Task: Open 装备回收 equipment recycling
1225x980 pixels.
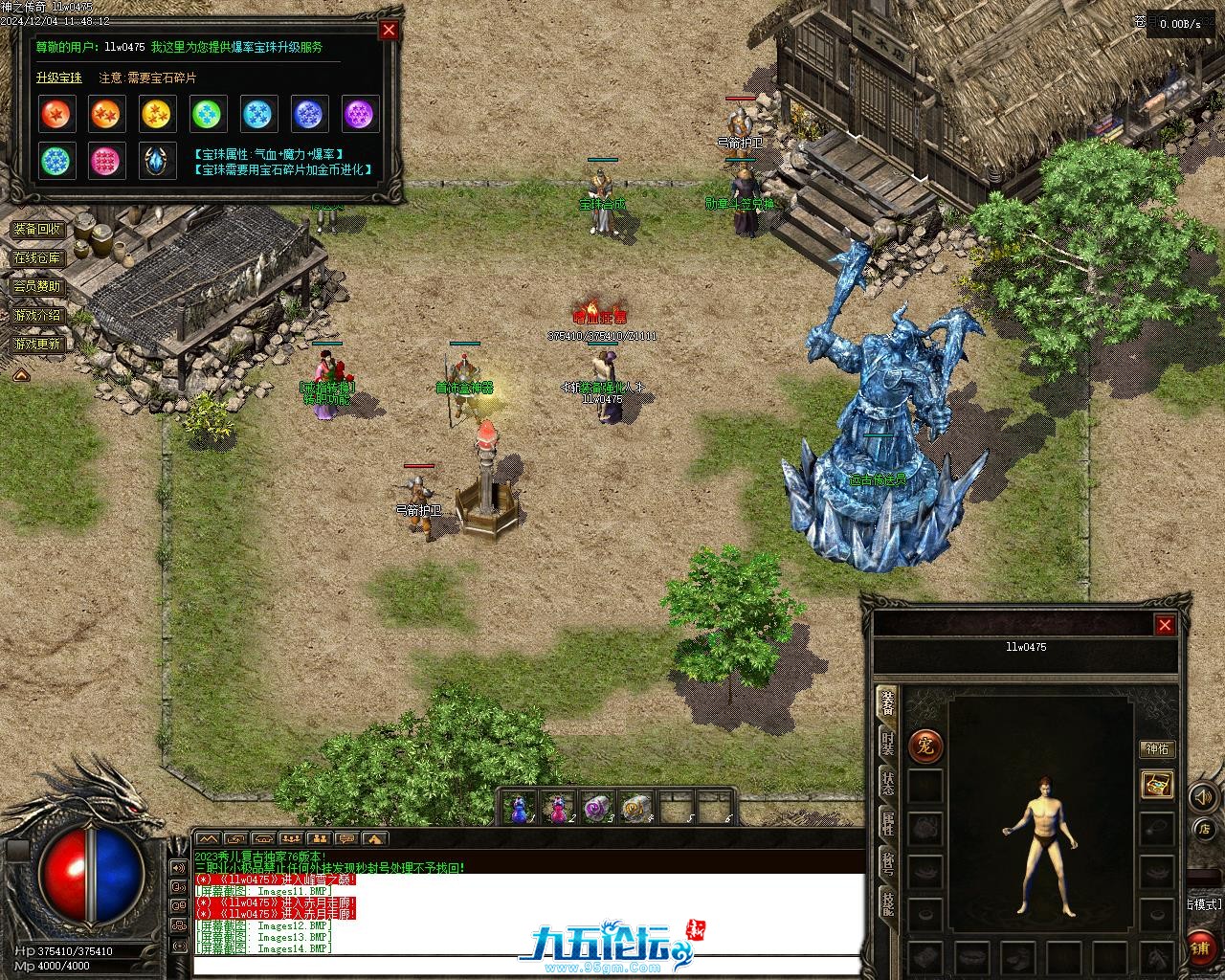Action: [x=37, y=230]
